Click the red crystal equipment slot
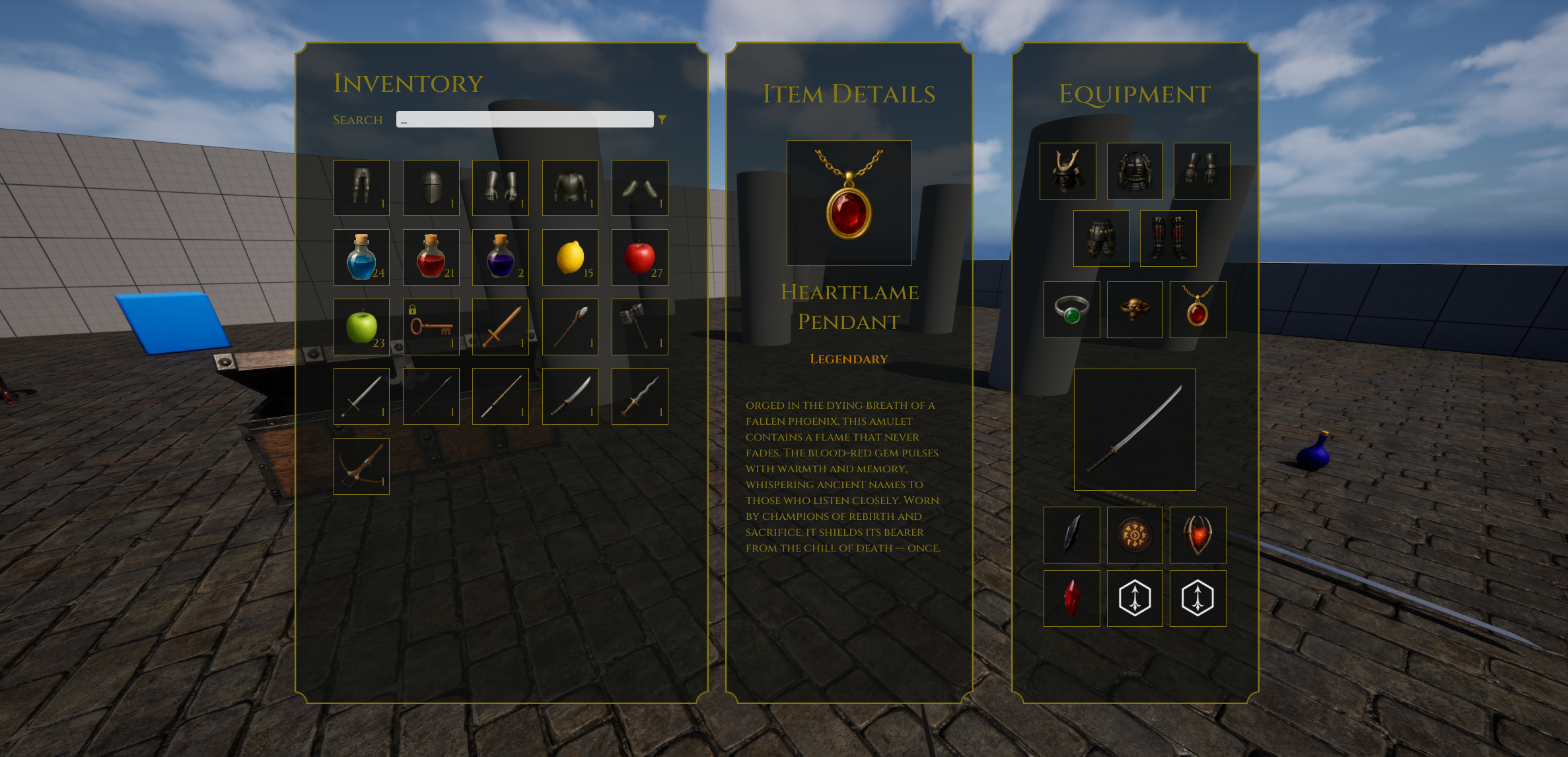Viewport: 1568px width, 757px height. tap(1071, 598)
